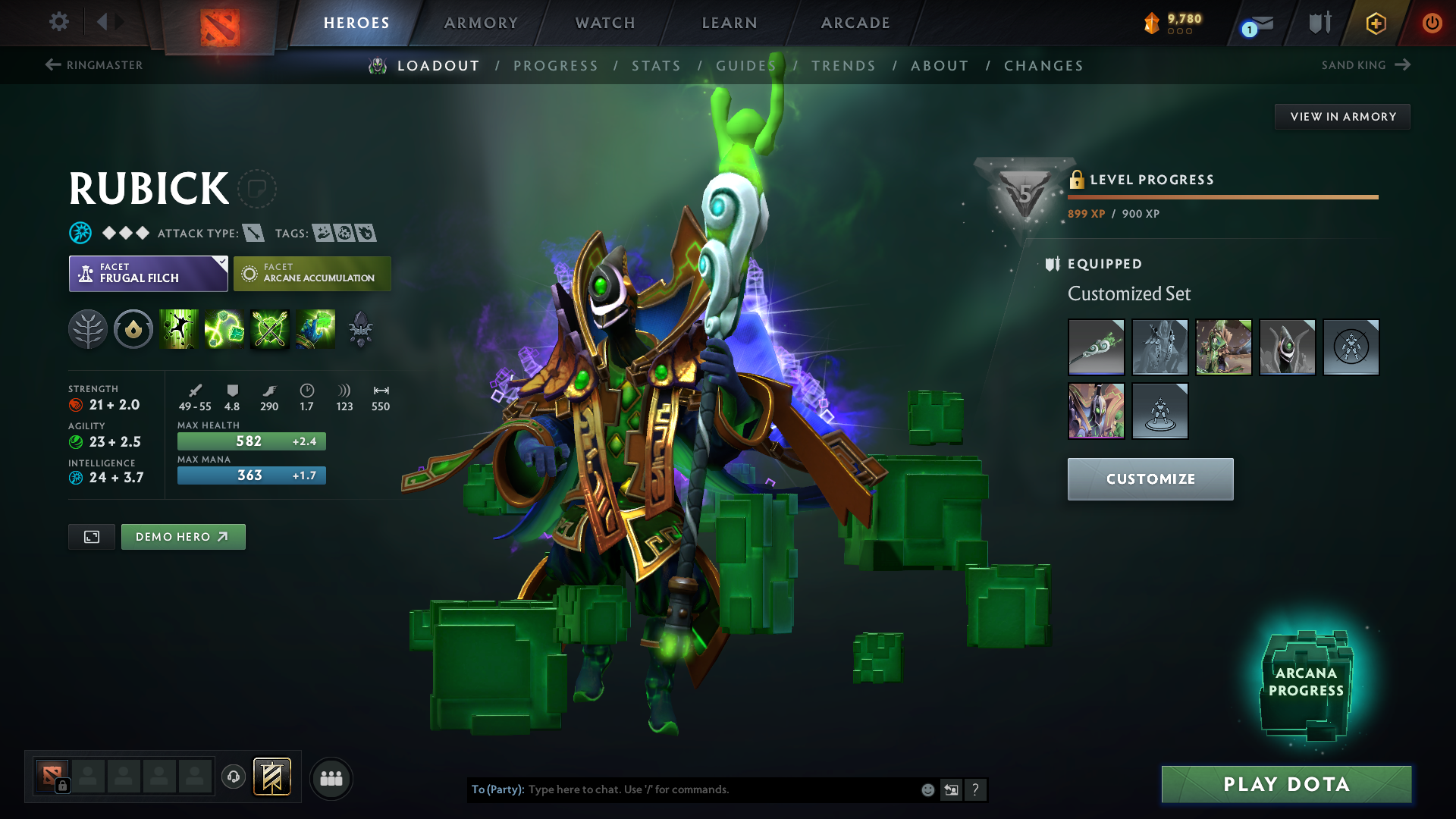Open the settings gear icon
Screen dimensions: 1456x819
(58, 22)
